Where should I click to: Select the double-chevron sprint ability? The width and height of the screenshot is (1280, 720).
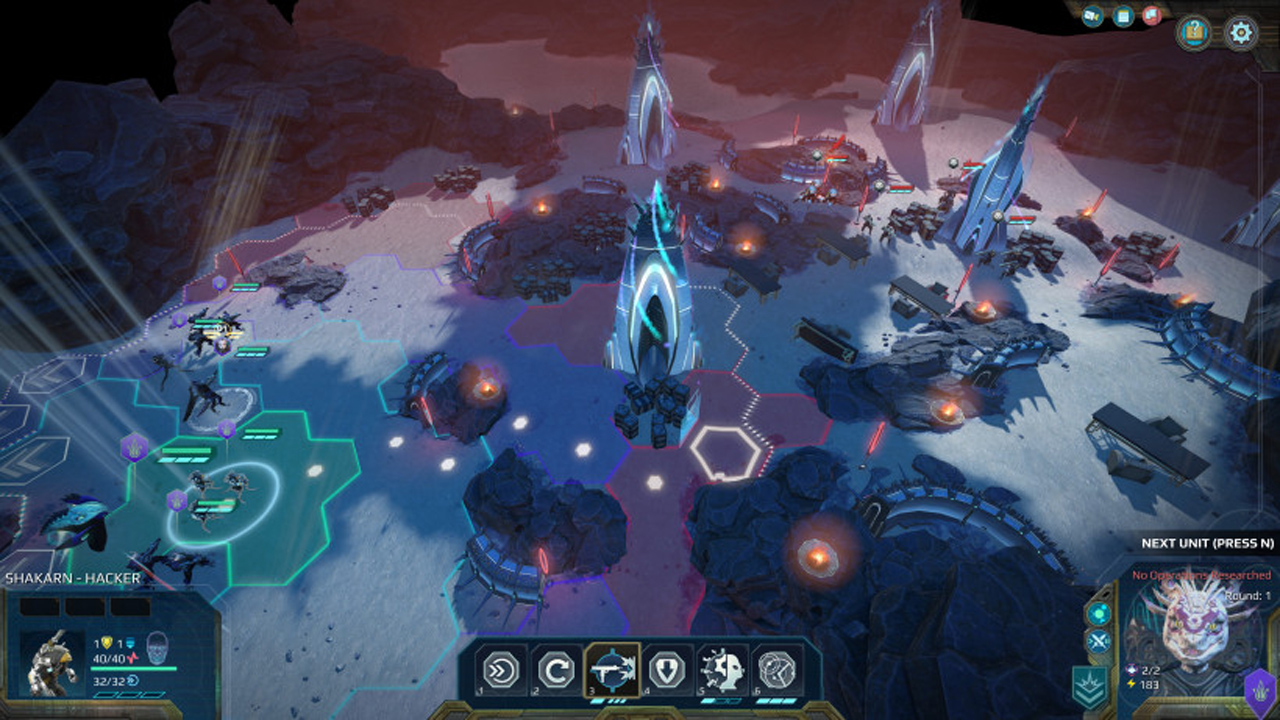tap(500, 669)
